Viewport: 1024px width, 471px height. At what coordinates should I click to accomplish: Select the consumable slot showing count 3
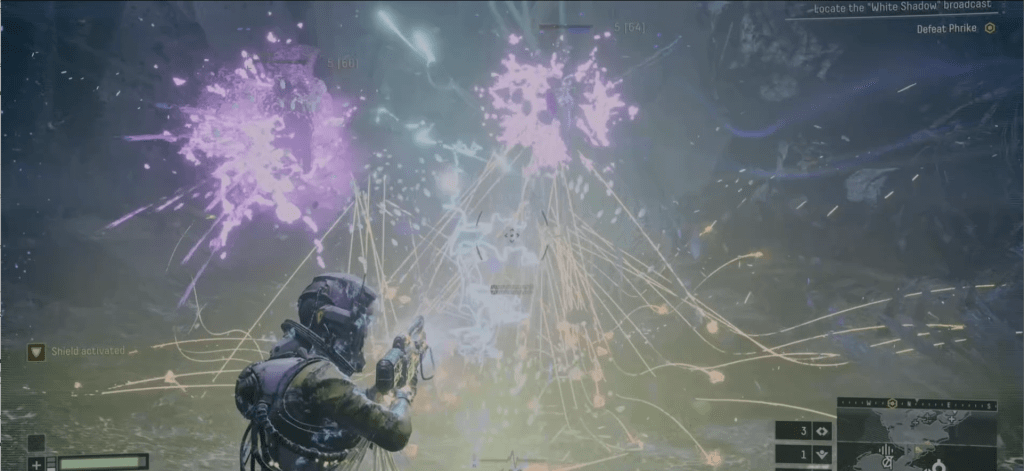click(805, 431)
